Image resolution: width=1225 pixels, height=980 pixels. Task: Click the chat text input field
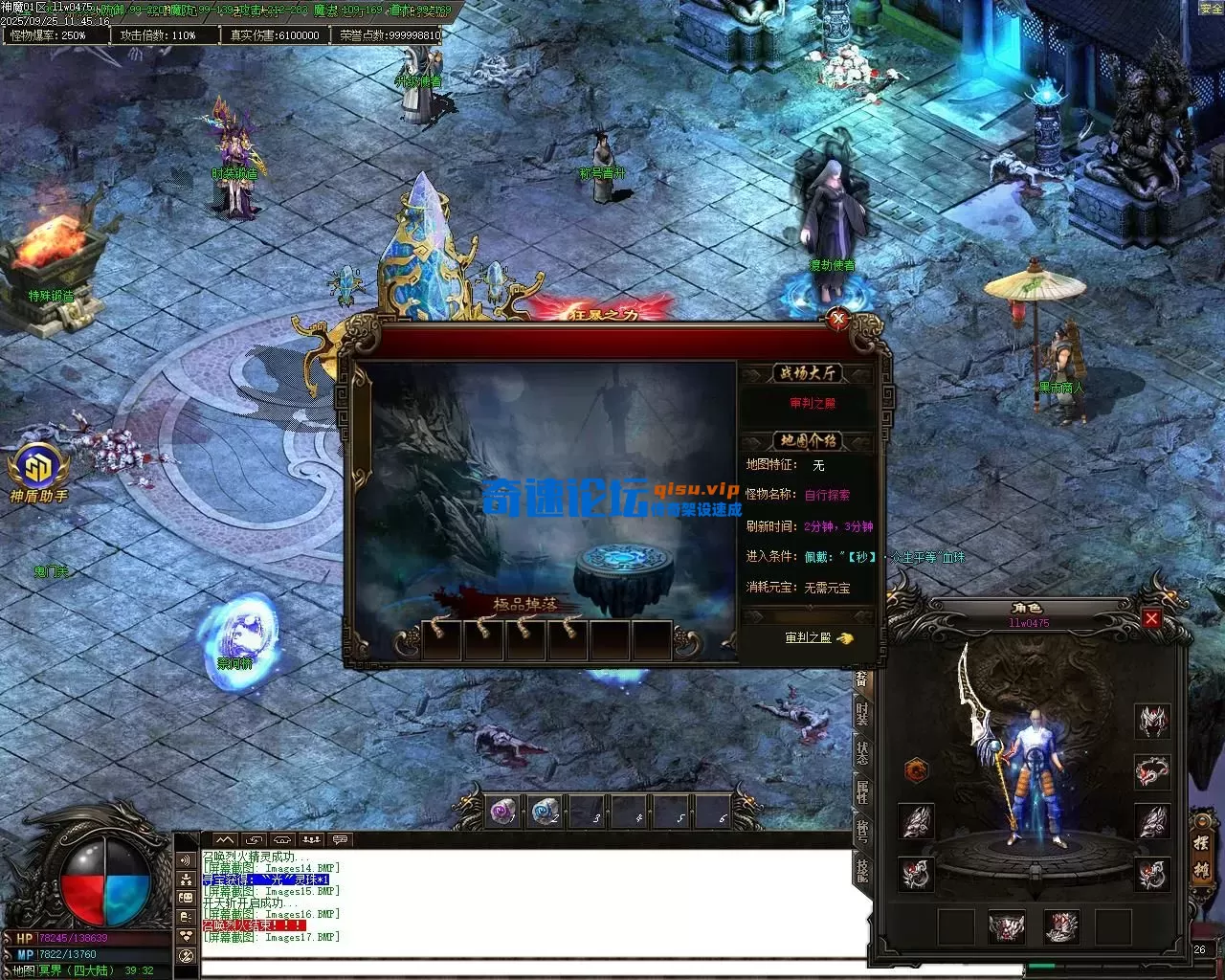[x=612, y=968]
